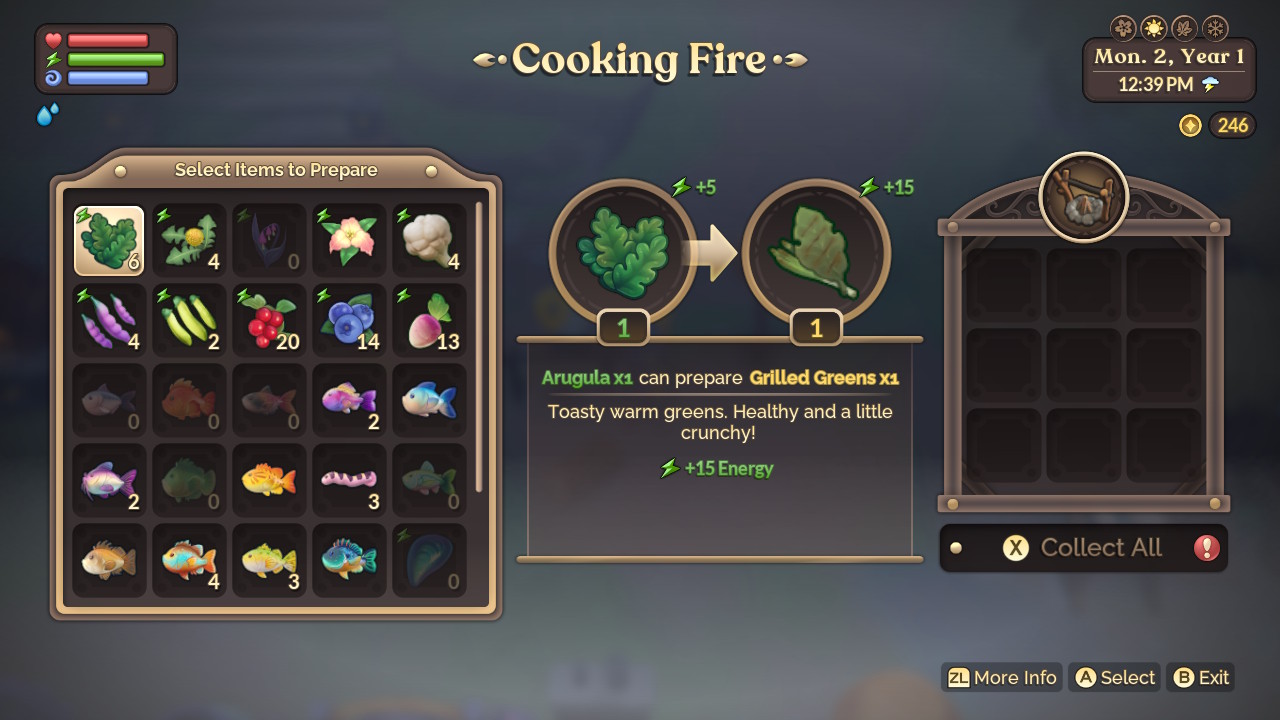Select the purple bean pods ingredient

click(x=108, y=320)
